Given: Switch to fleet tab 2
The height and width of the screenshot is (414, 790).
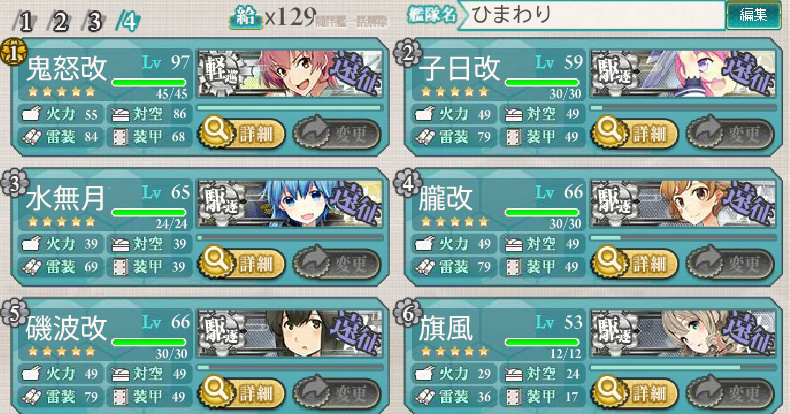Looking at the screenshot, I should [60, 20].
